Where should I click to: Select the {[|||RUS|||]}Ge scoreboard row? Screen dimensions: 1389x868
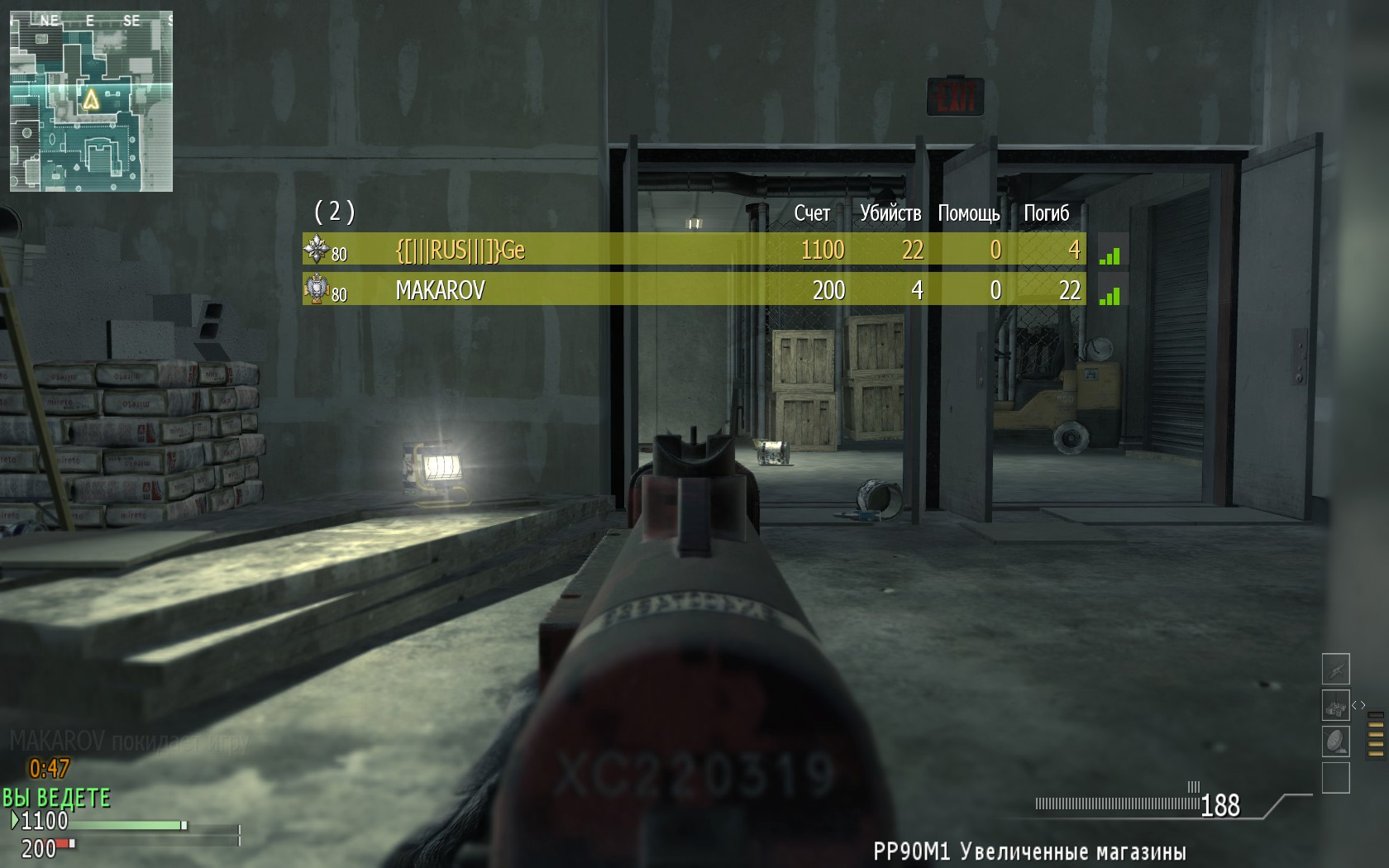(694, 250)
